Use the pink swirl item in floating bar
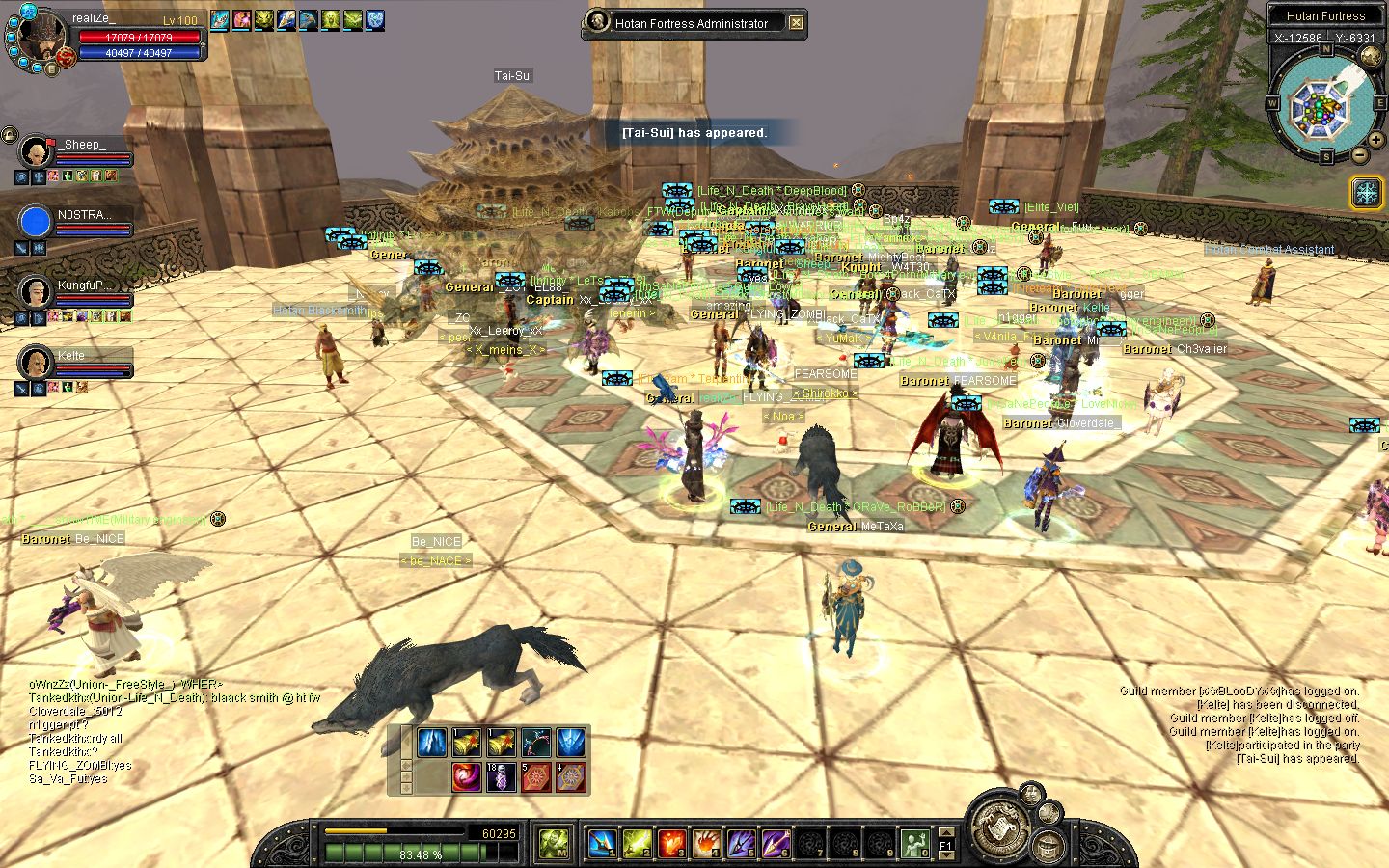The width and height of the screenshot is (1389, 868). pyautogui.click(x=466, y=776)
